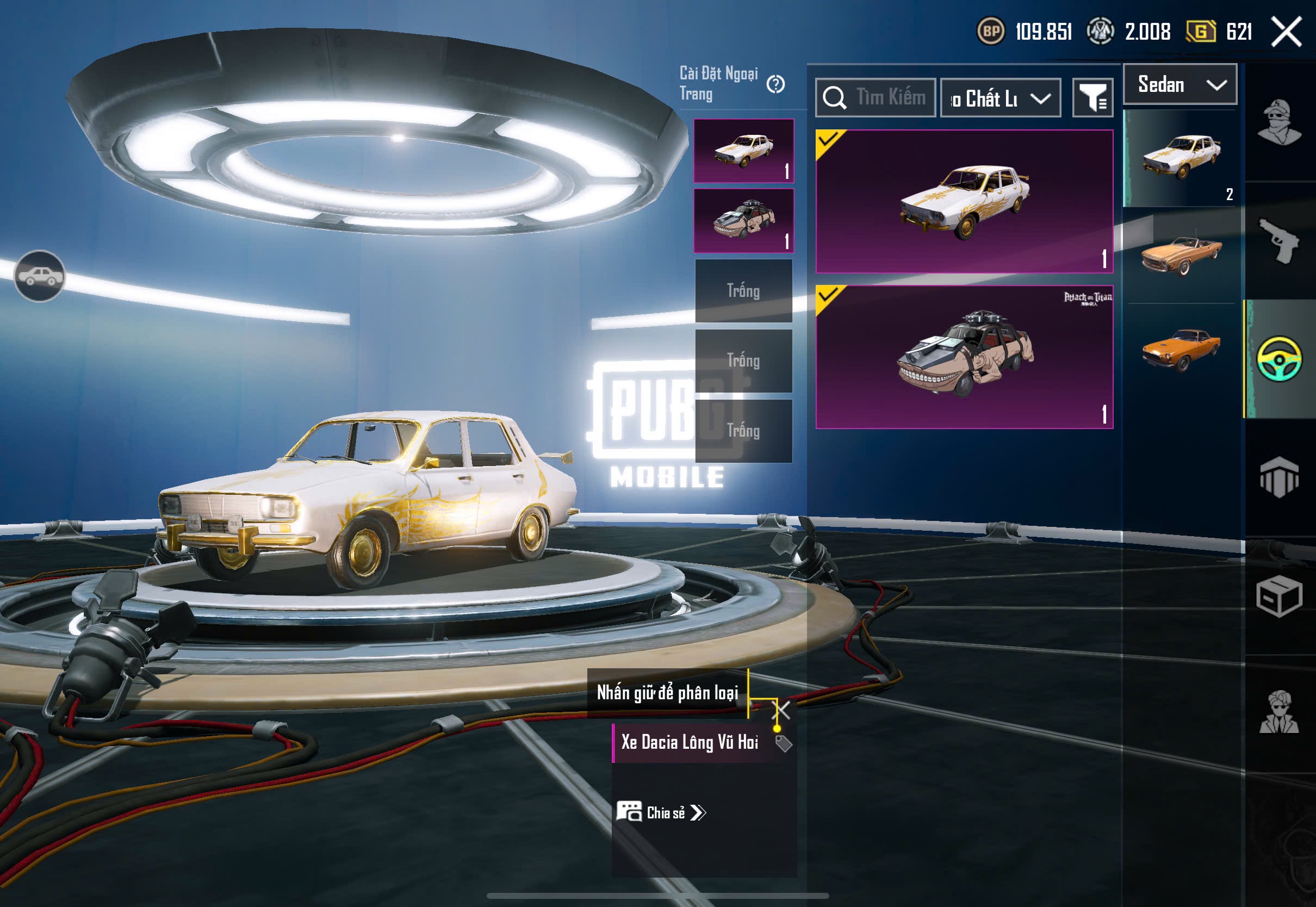Open the parachute category tab
Image resolution: width=1316 pixels, height=907 pixels.
pyautogui.click(x=1280, y=477)
